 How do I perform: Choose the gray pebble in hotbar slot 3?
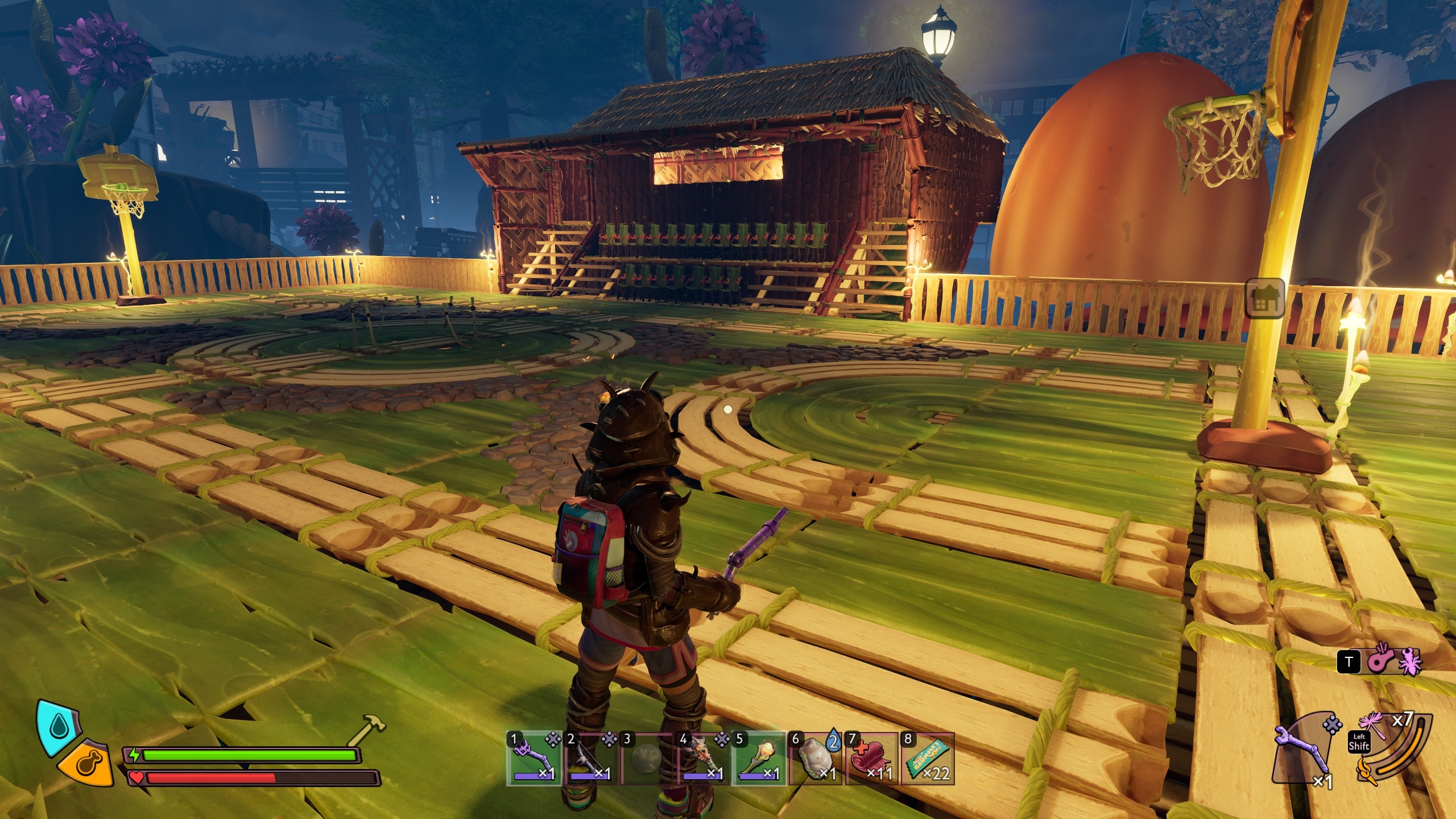point(647,759)
